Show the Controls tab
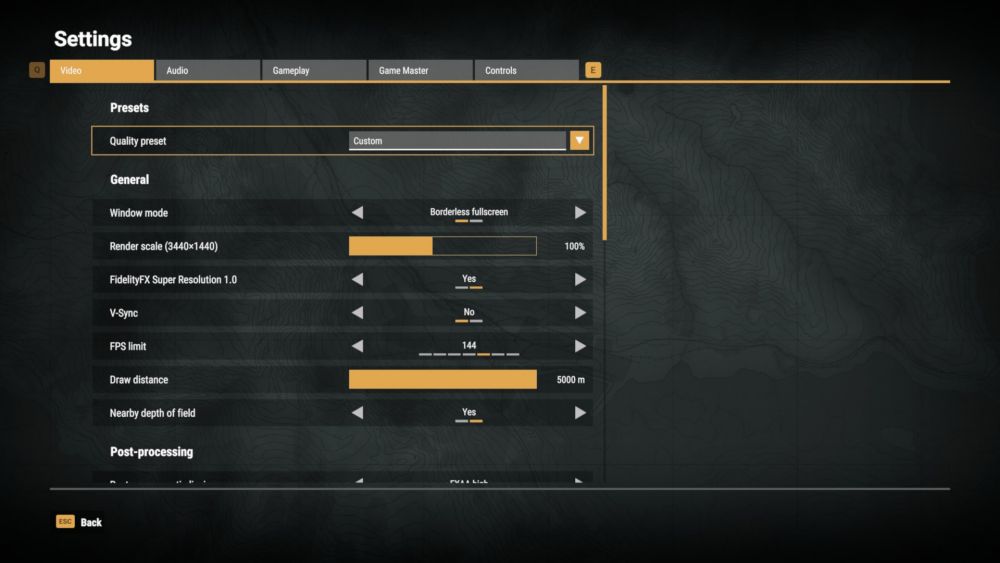This screenshot has height=563, width=1000. 525,71
